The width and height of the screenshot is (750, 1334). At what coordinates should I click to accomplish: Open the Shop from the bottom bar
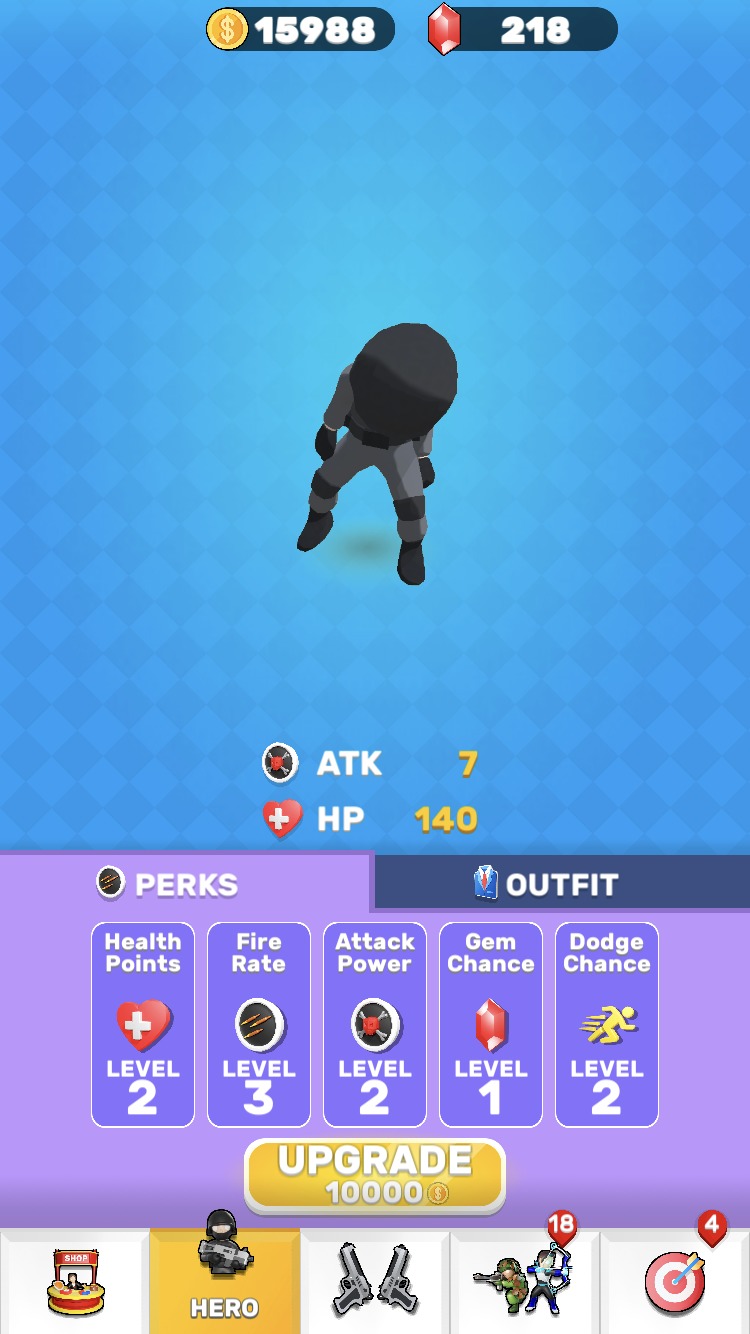pos(75,1282)
